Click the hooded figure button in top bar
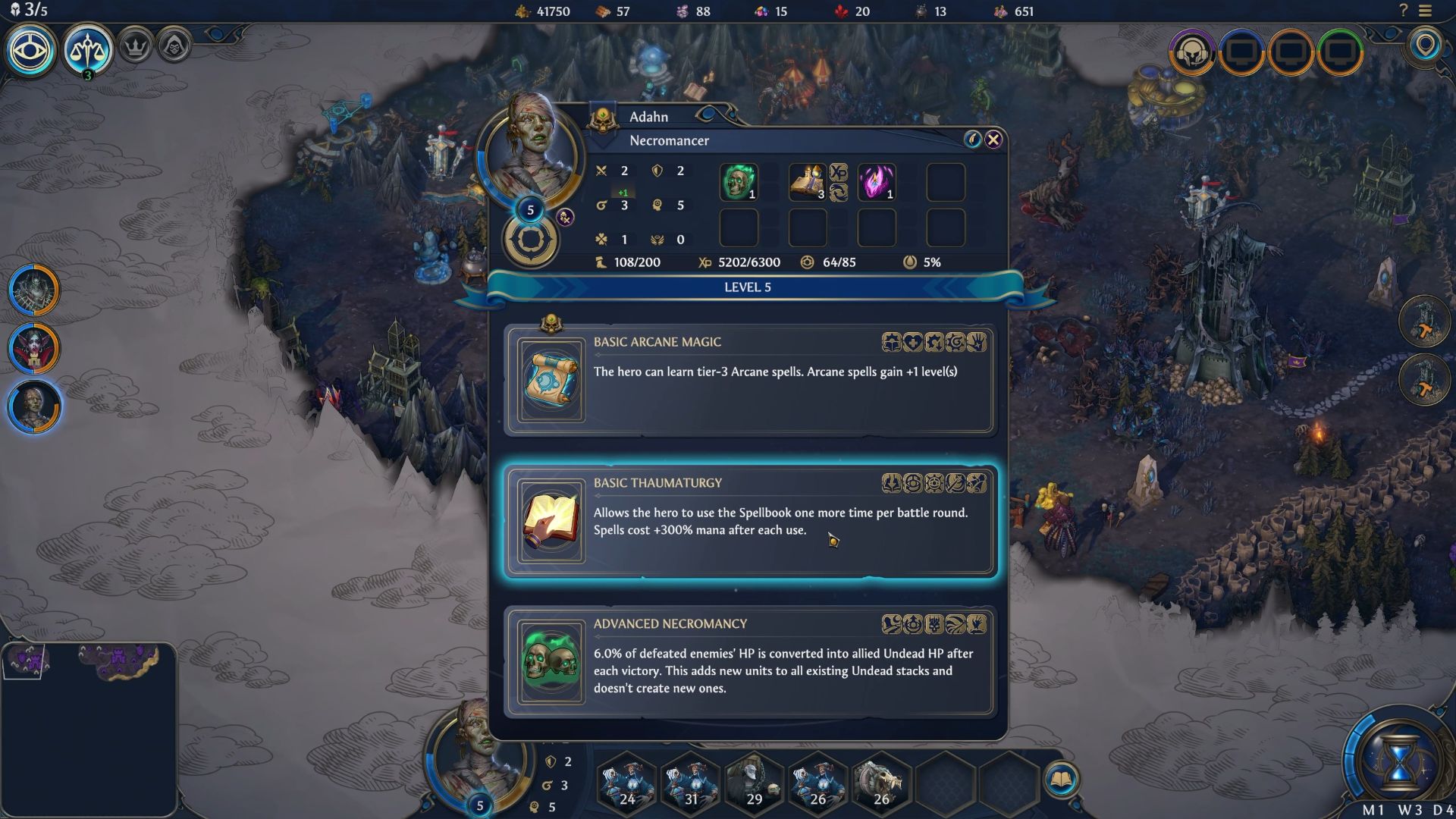 point(174,47)
